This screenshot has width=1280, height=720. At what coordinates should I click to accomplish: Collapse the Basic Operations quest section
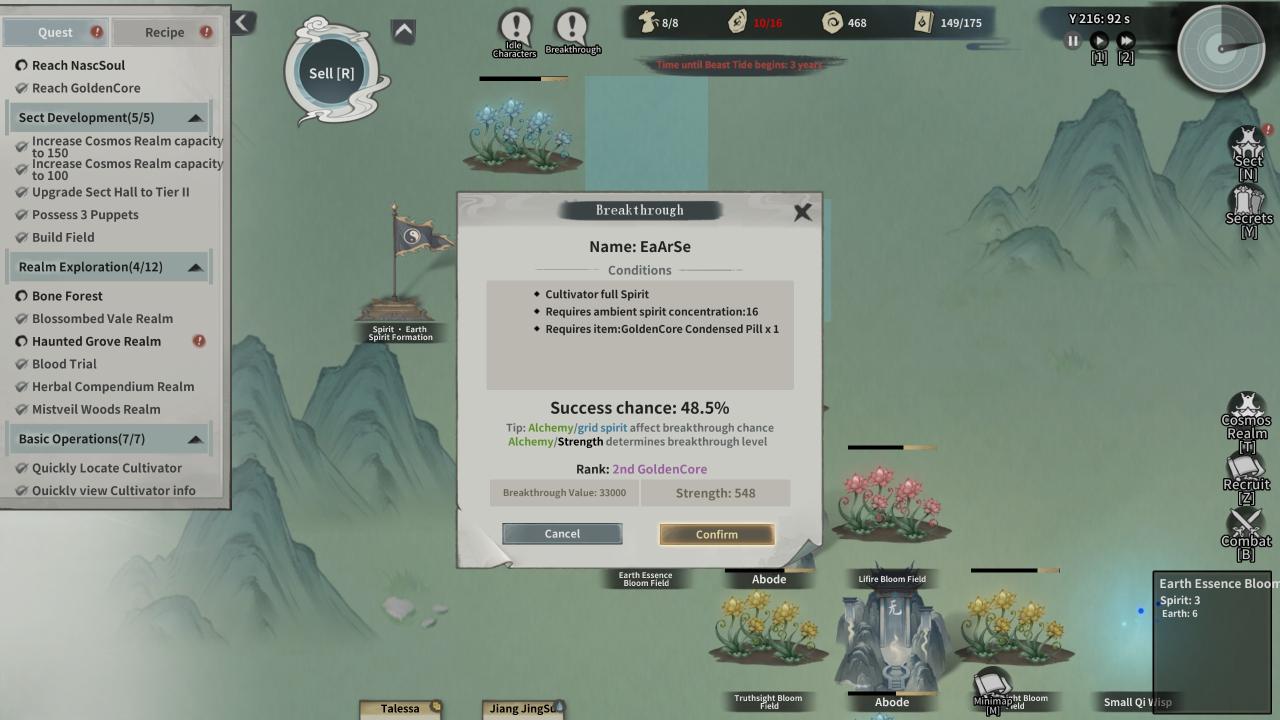(195, 439)
